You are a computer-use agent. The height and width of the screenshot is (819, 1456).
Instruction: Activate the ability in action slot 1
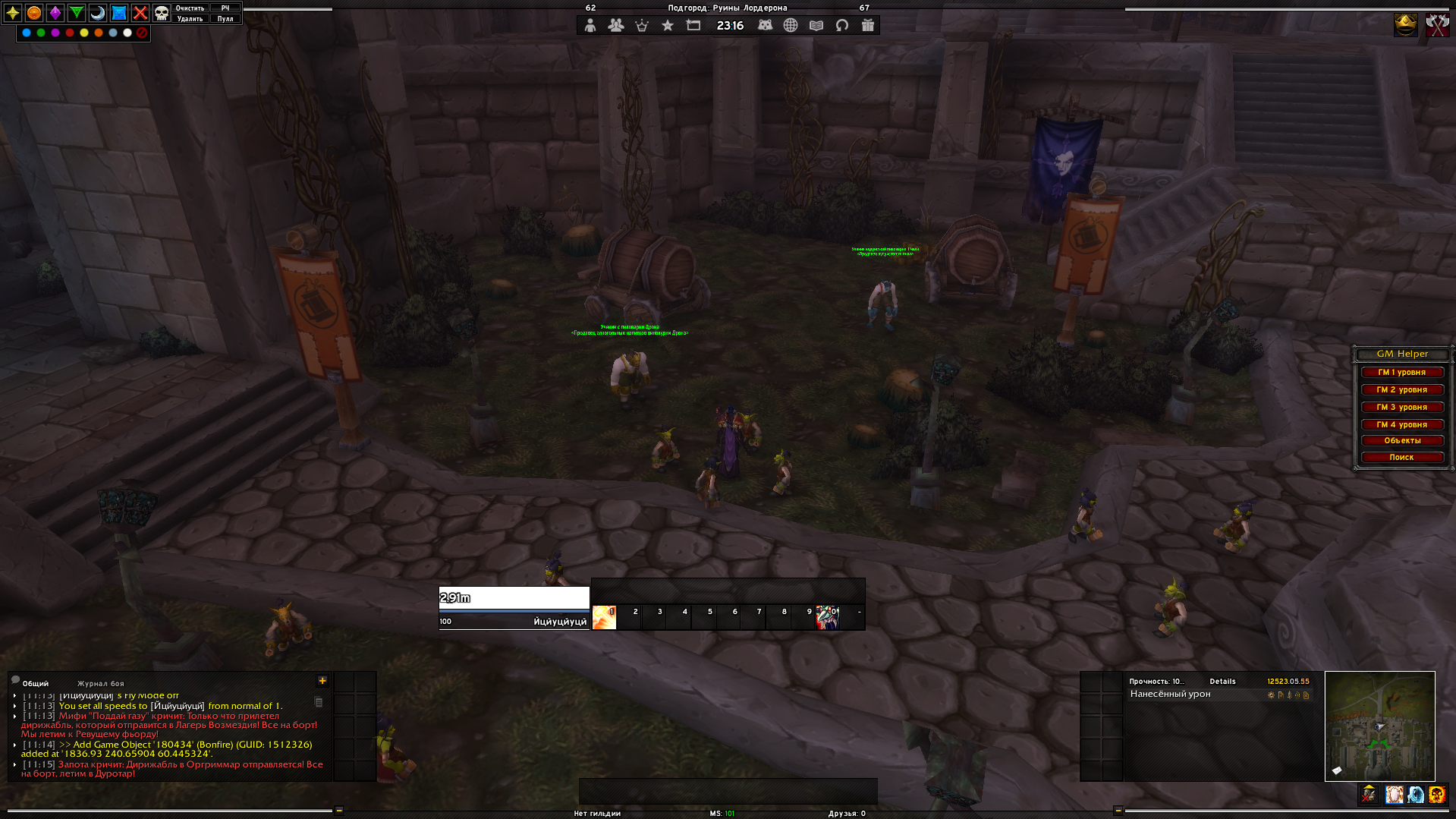(x=604, y=617)
